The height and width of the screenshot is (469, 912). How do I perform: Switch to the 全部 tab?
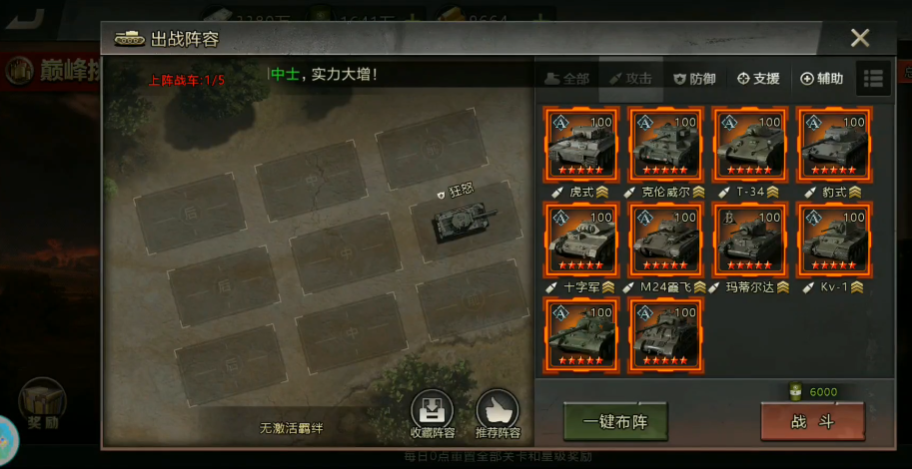tap(566, 78)
